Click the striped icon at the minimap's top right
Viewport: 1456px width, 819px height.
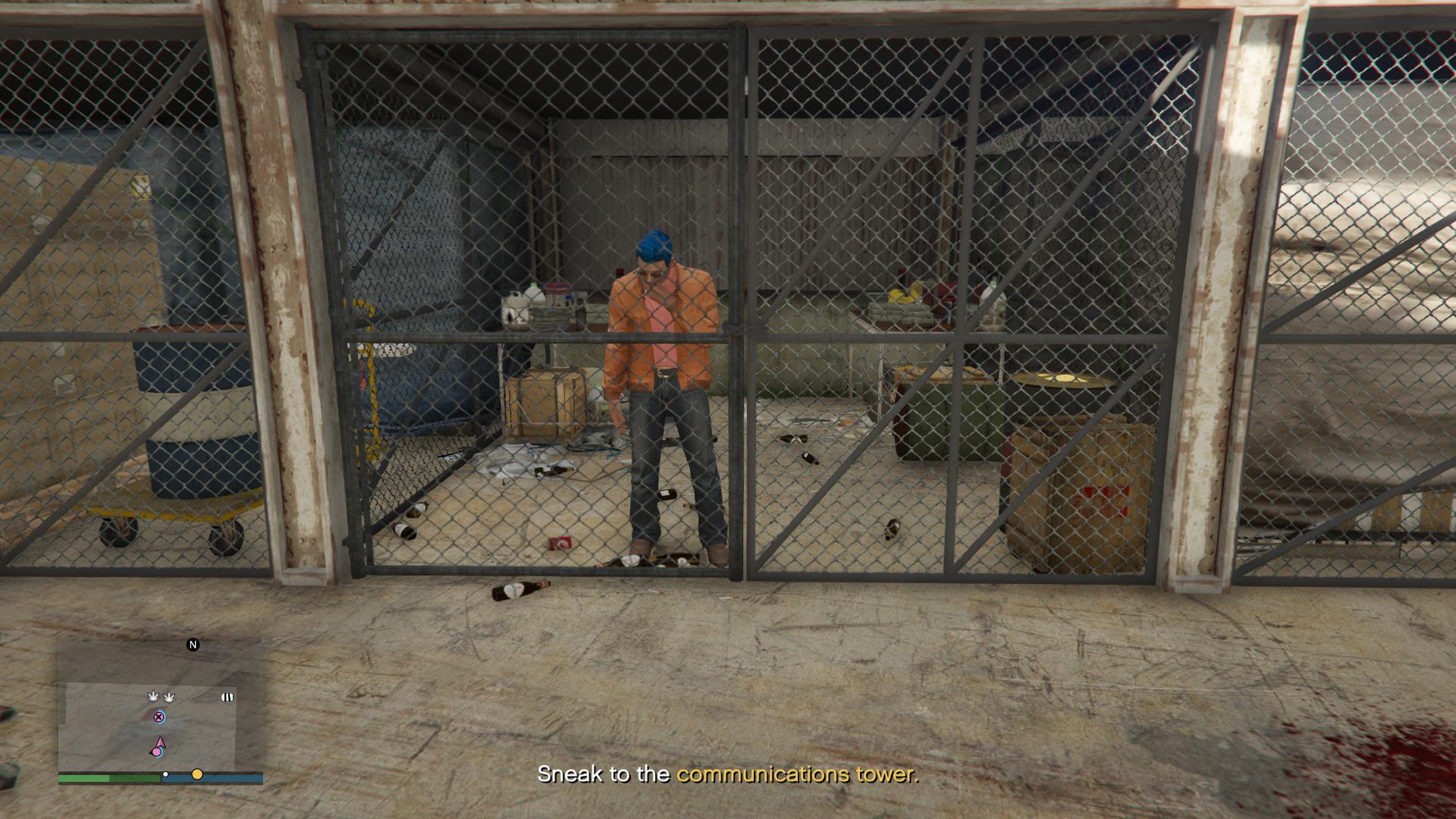[227, 697]
